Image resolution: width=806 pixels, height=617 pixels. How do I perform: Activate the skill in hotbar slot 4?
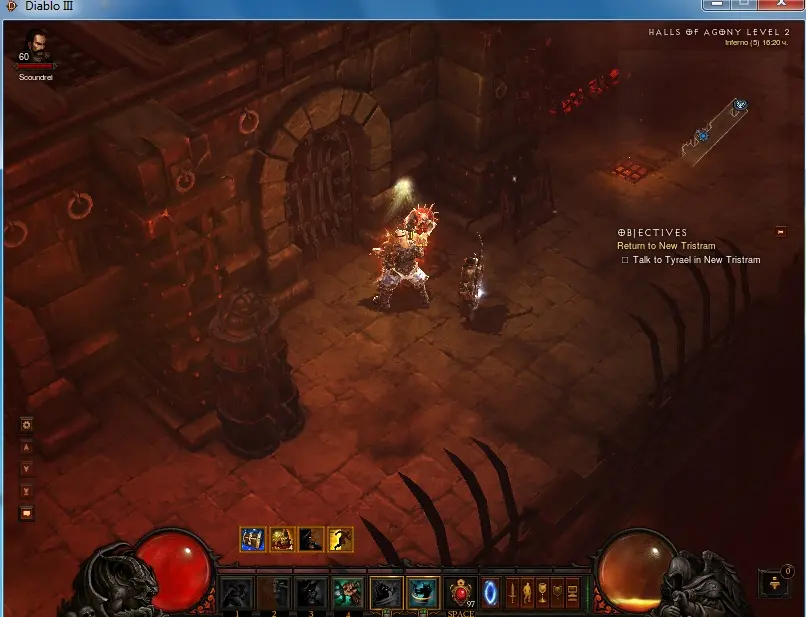347,592
